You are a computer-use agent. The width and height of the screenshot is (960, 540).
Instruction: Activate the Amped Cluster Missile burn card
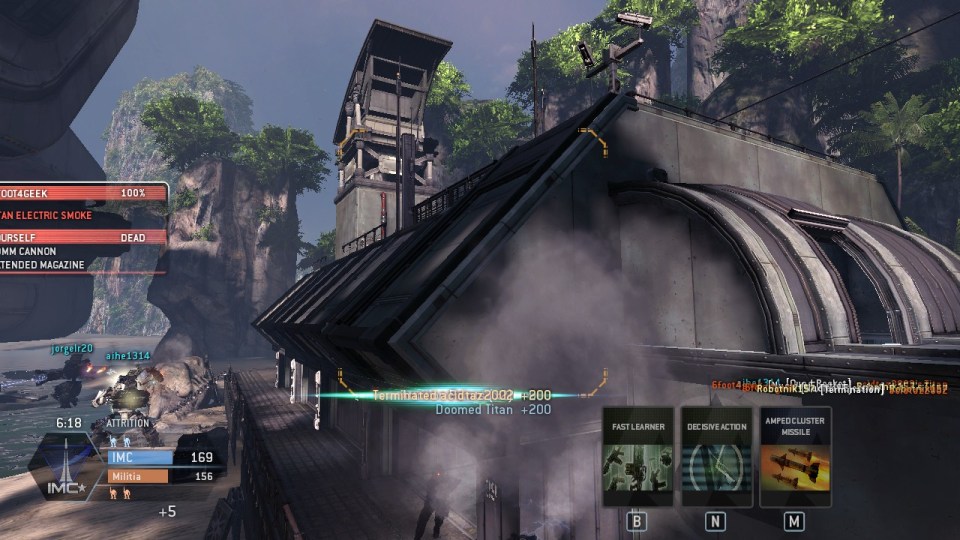click(x=795, y=457)
